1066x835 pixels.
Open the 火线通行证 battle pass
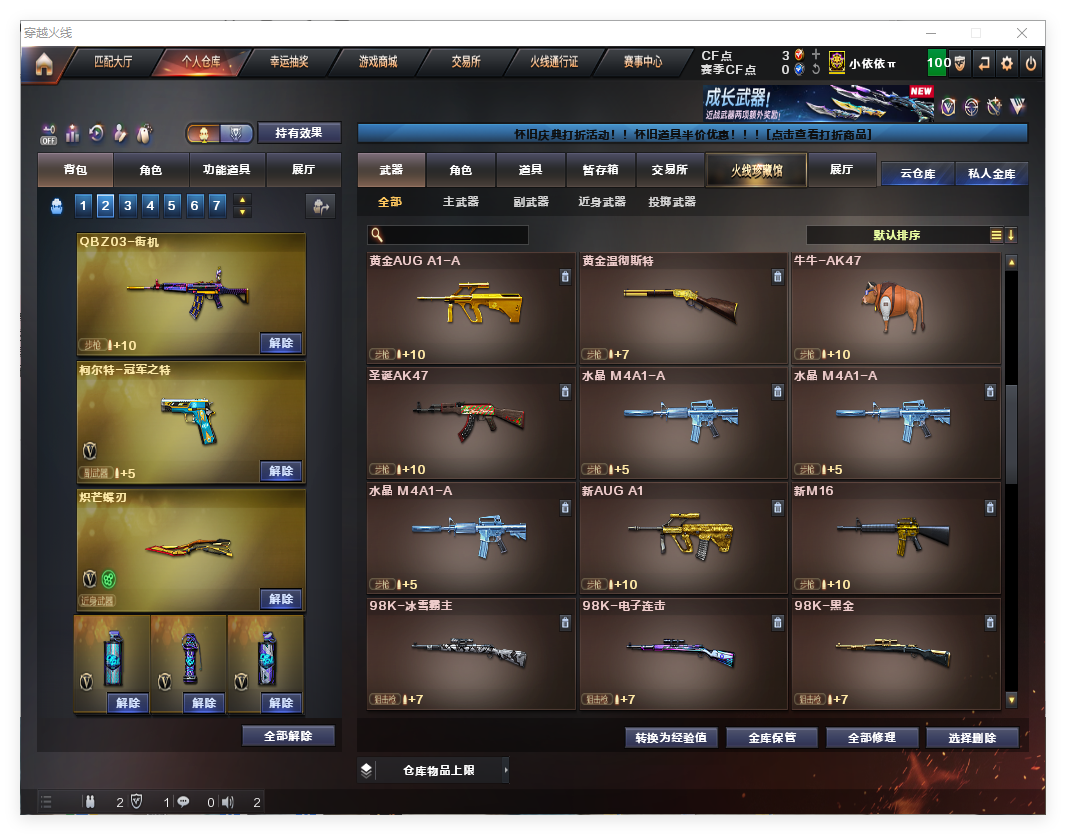[554, 62]
